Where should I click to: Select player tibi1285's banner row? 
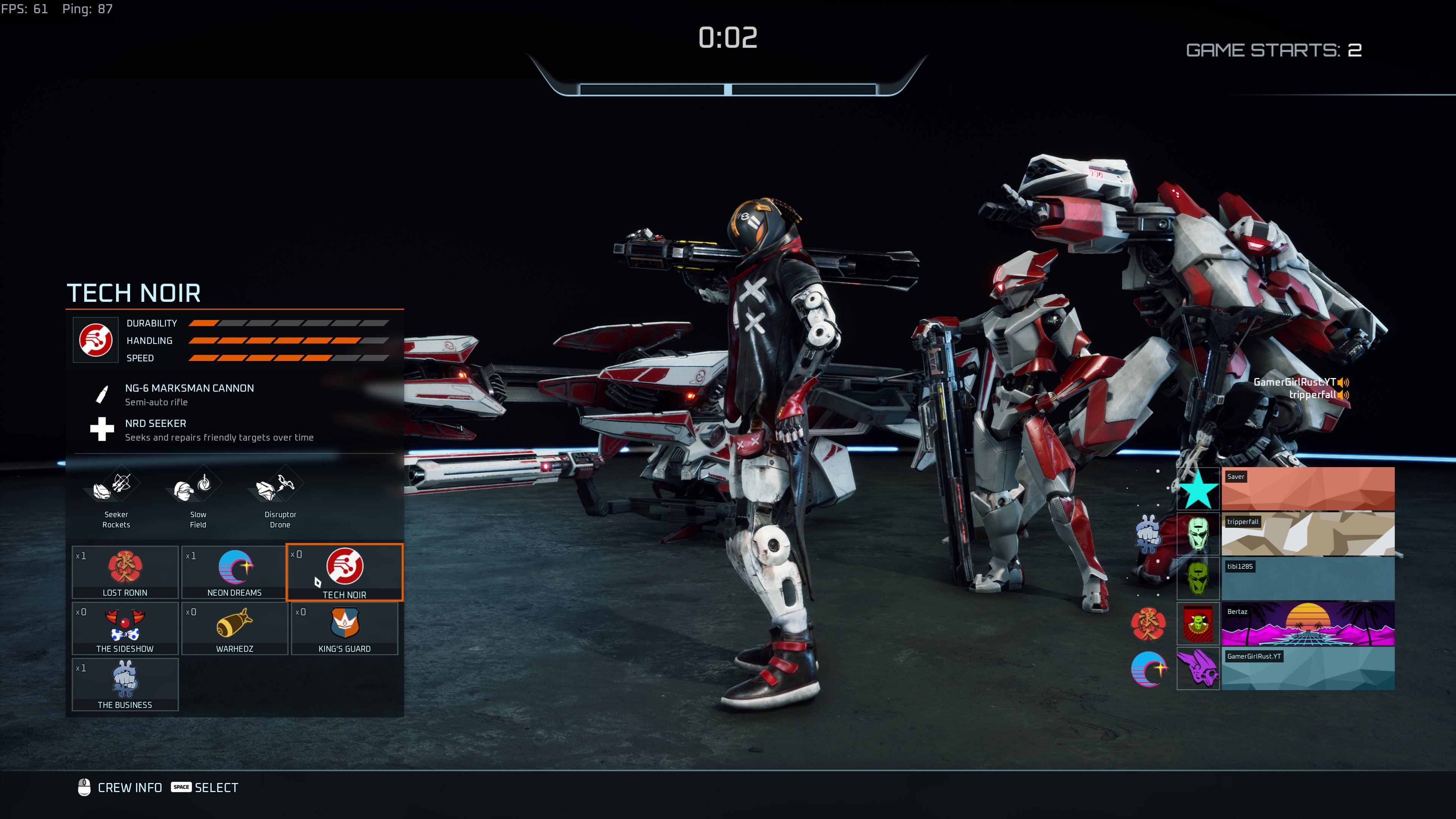[1307, 578]
